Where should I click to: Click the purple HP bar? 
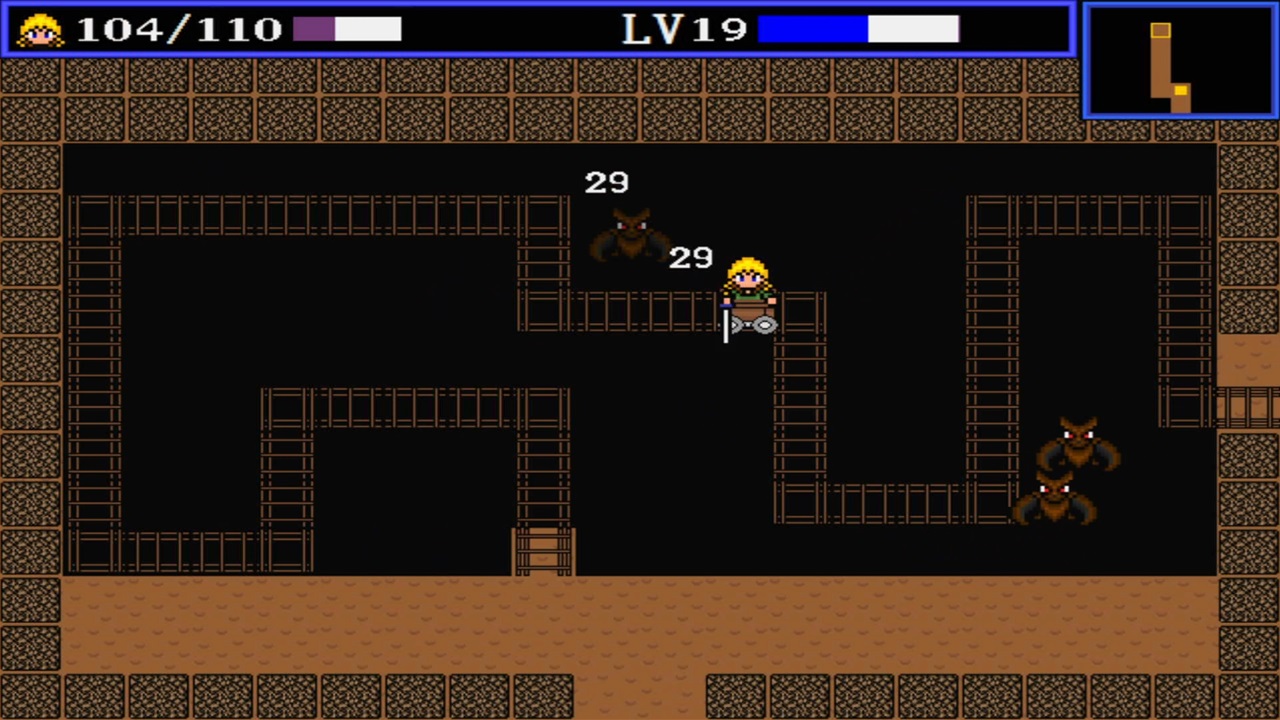[315, 29]
